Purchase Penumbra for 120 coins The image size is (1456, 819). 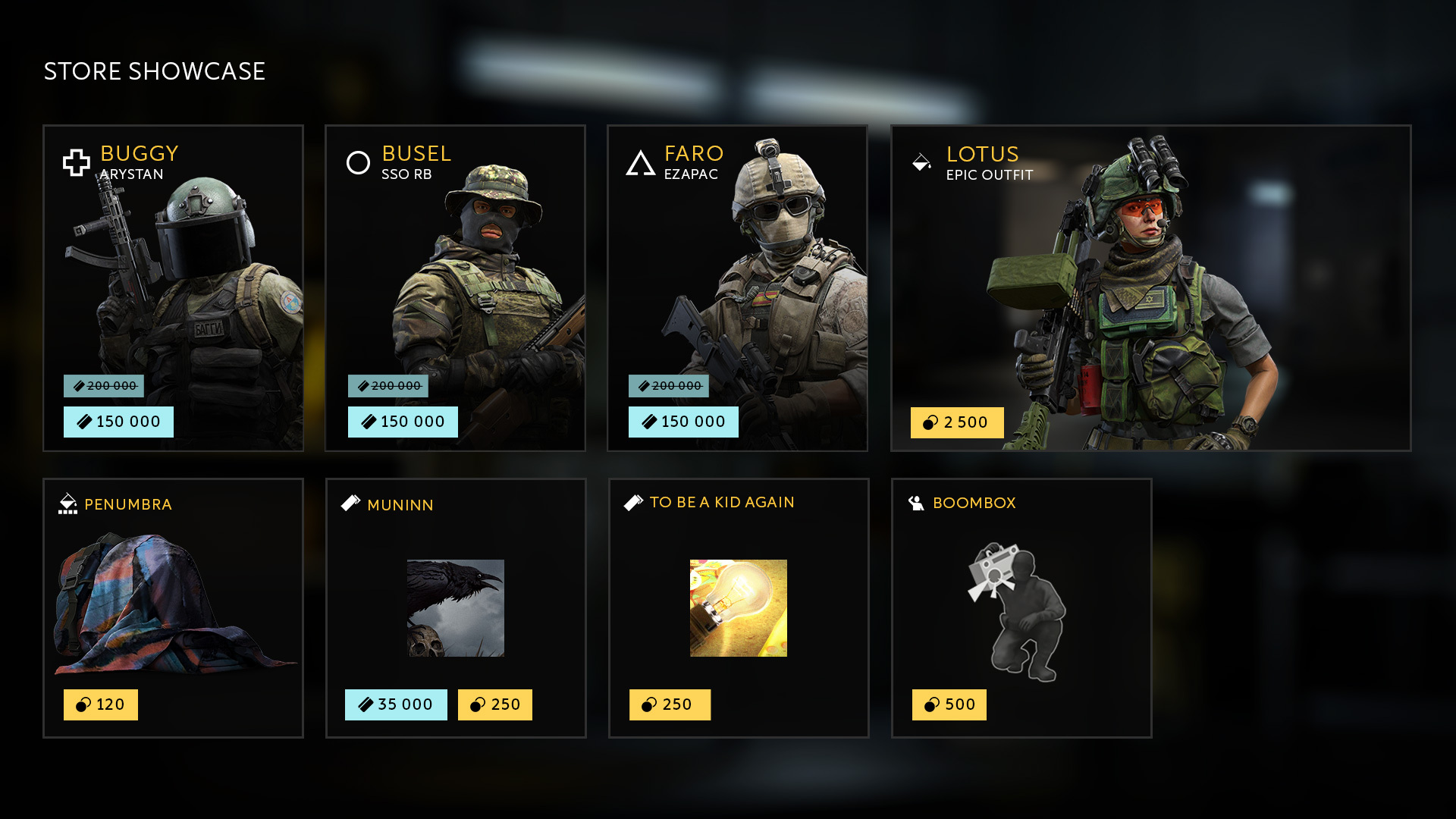point(101,704)
